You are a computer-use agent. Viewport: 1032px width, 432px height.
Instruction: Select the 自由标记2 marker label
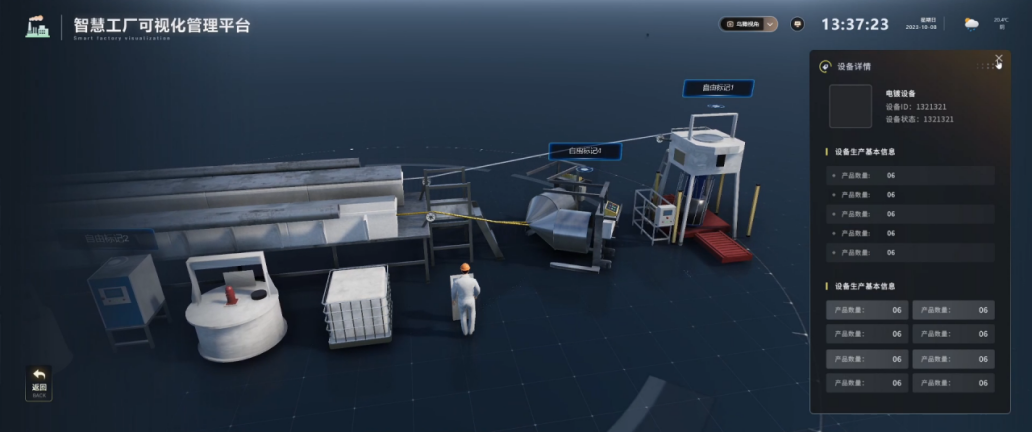(106, 239)
